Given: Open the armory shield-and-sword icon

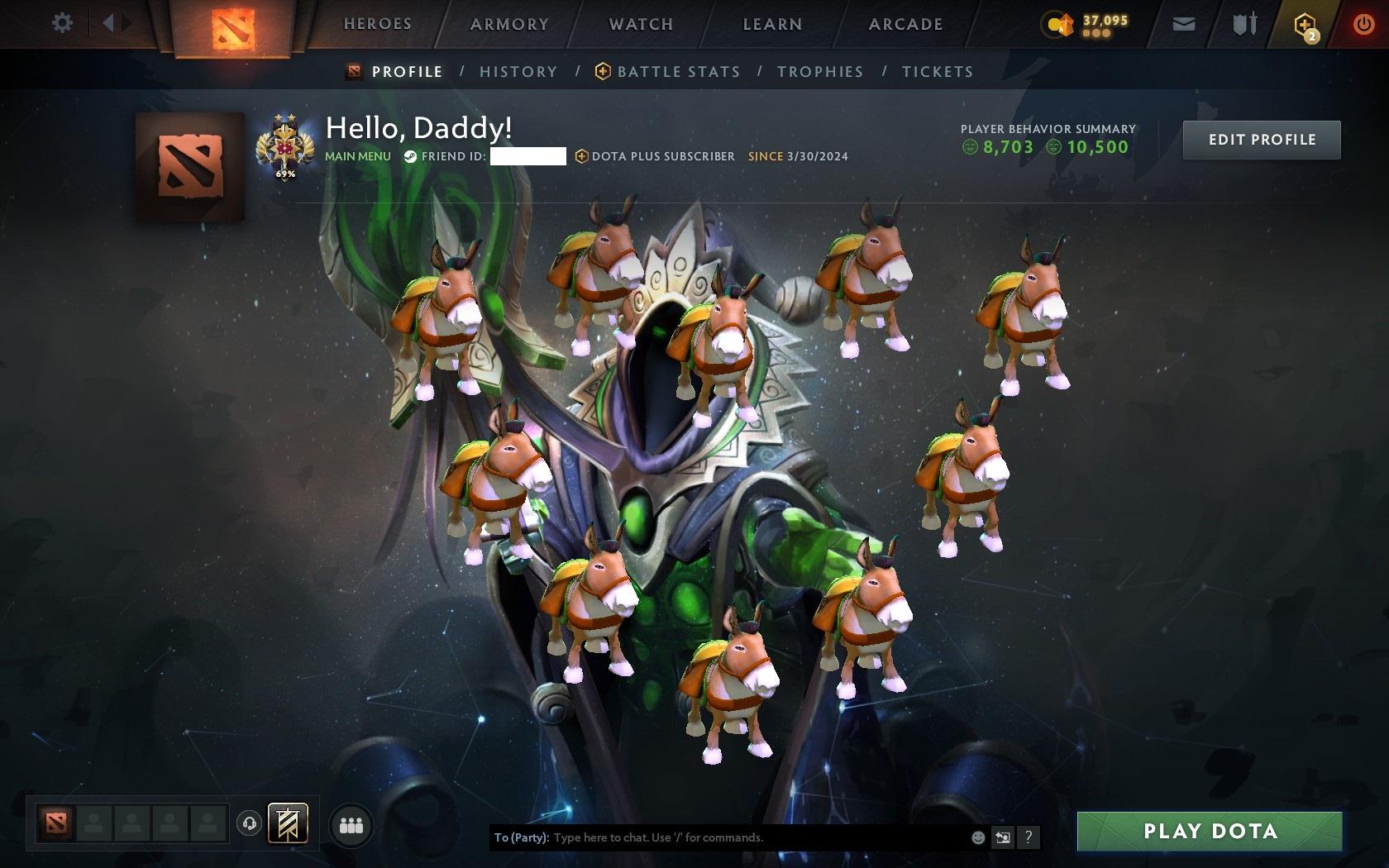Looking at the screenshot, I should click(1242, 24).
